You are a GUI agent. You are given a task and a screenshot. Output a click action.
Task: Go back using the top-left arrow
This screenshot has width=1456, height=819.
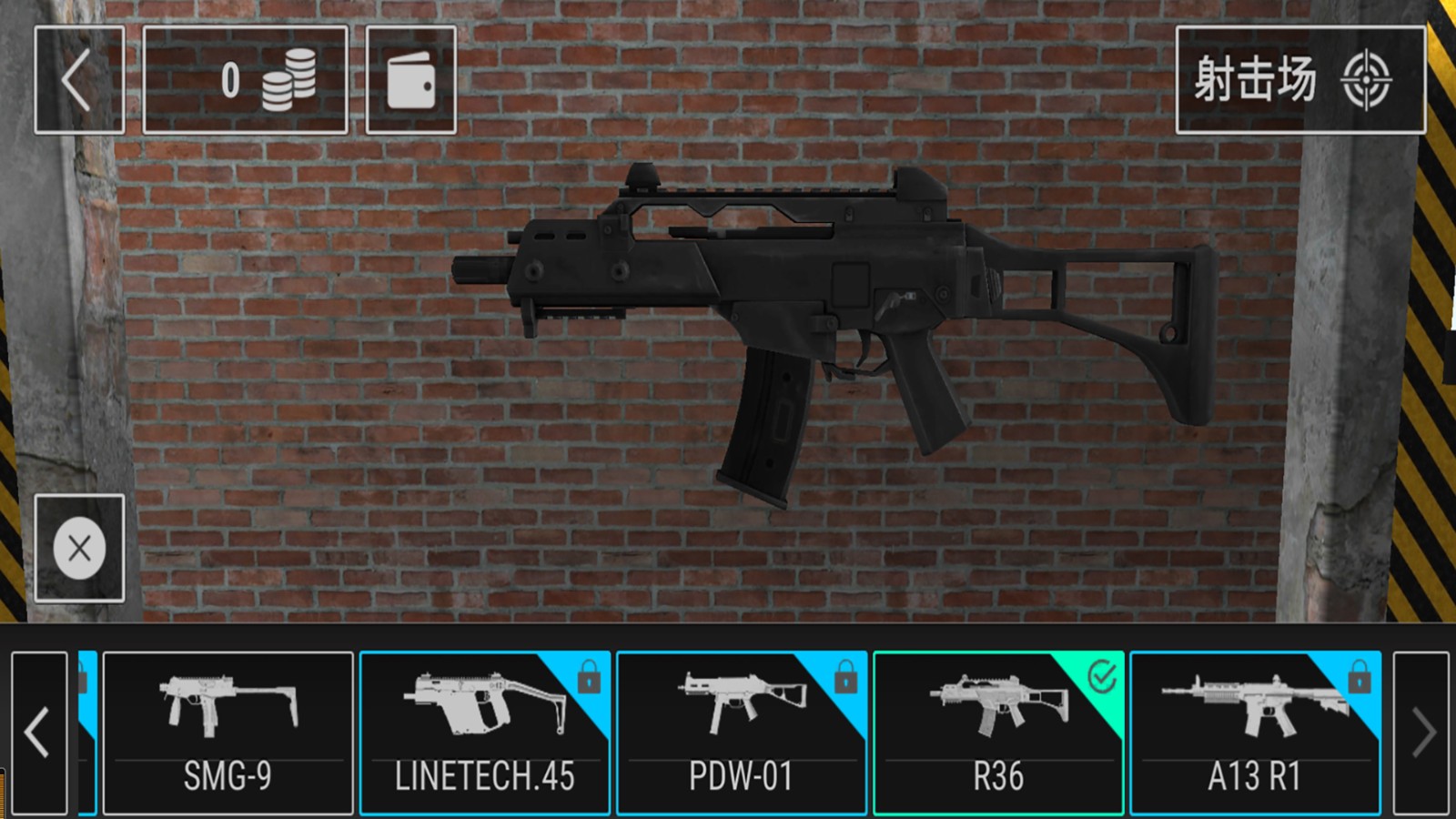[x=79, y=80]
